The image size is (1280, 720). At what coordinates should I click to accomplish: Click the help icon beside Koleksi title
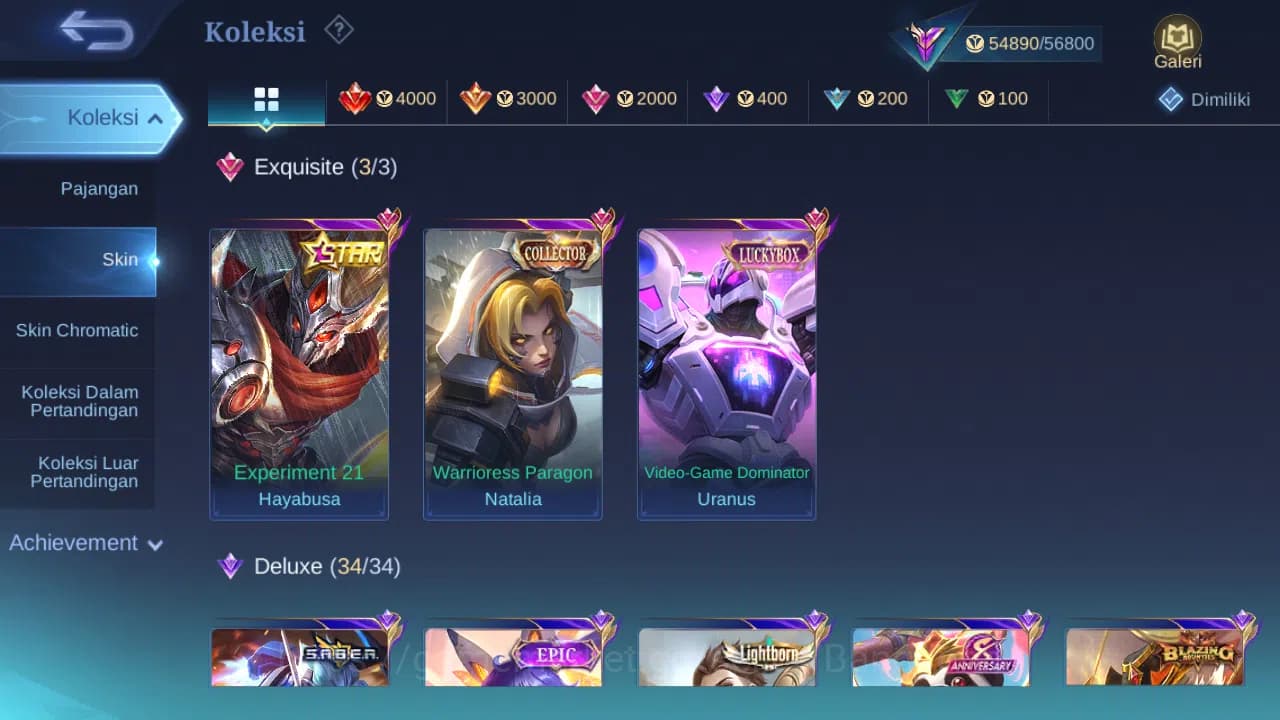339,30
